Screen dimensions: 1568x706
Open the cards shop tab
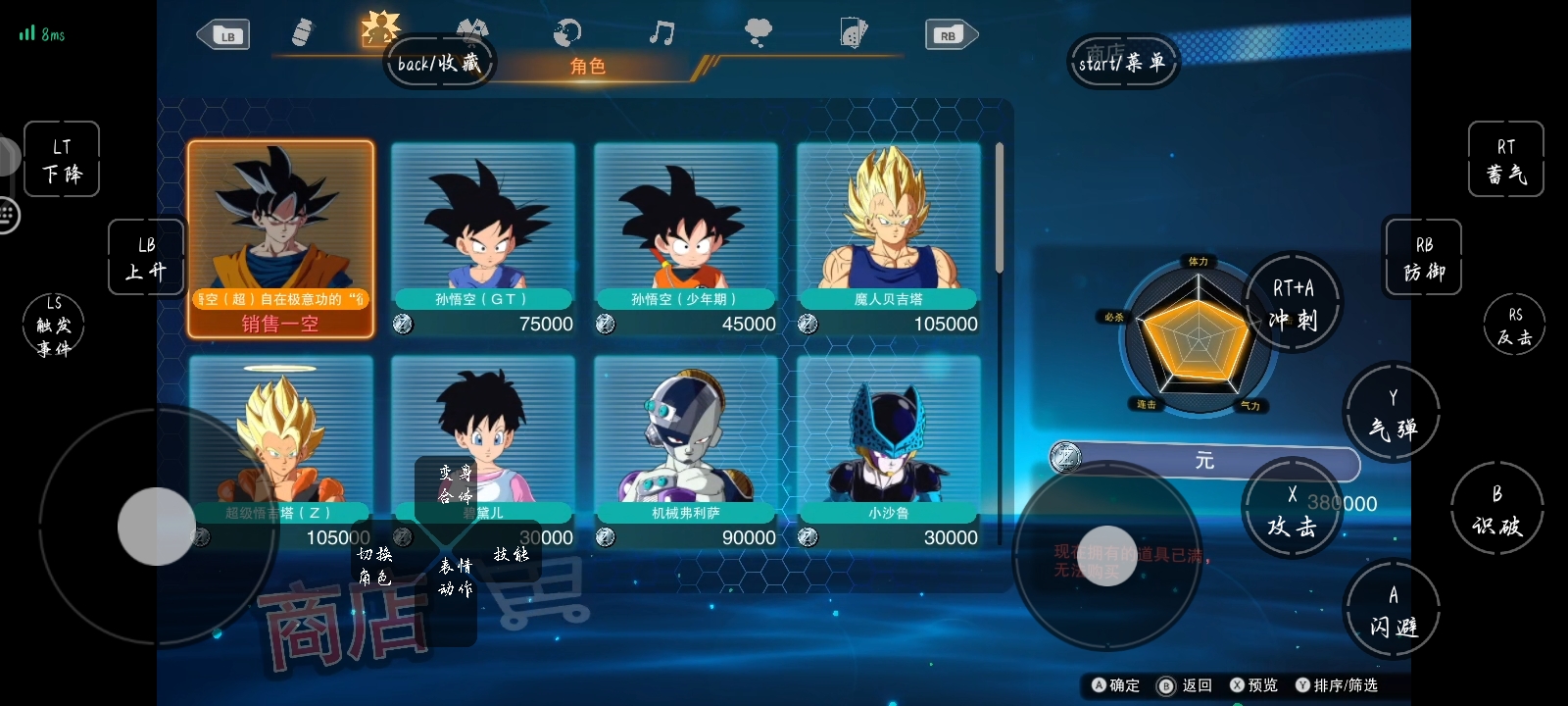tap(854, 33)
